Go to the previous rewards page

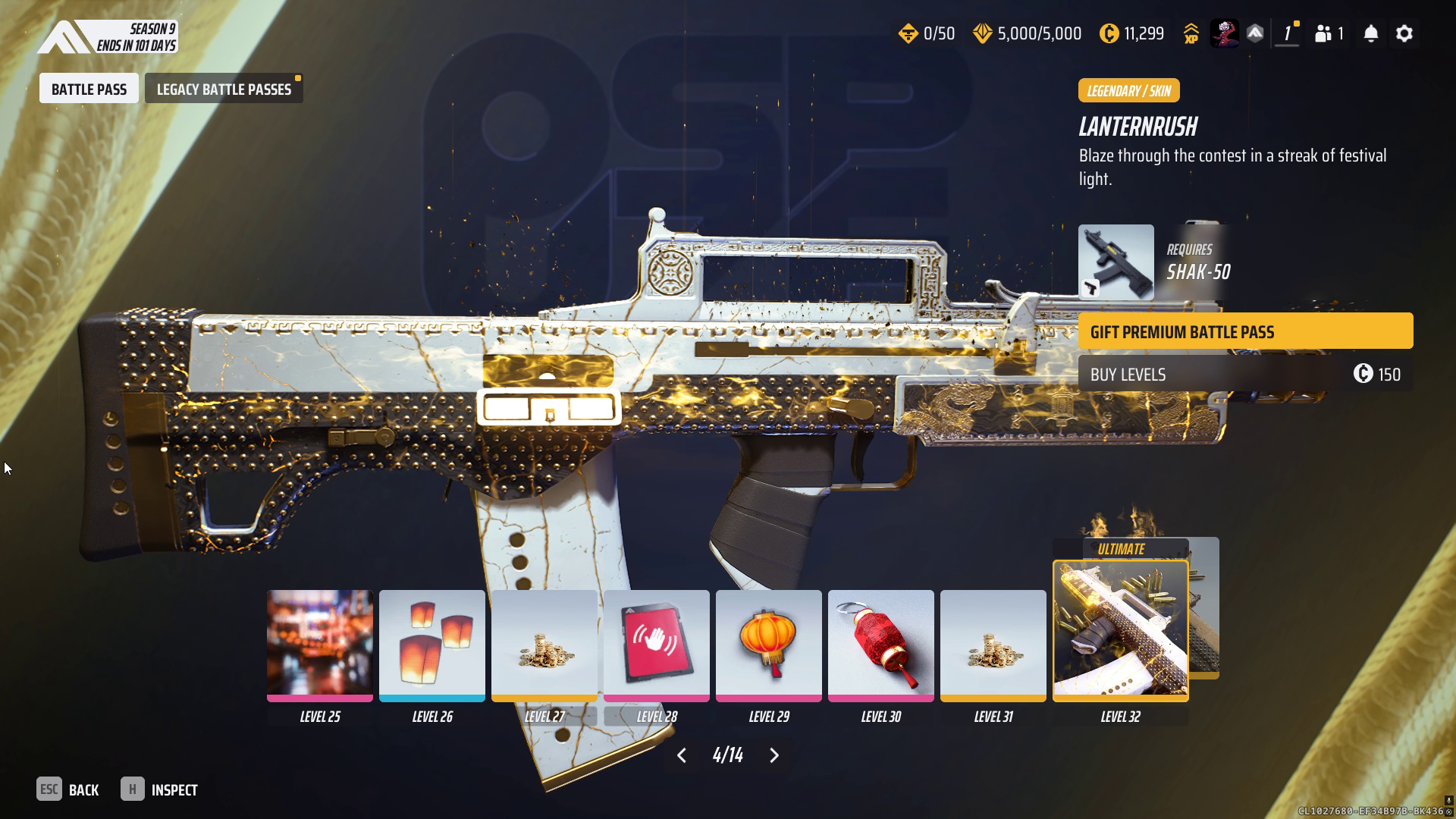click(x=682, y=755)
